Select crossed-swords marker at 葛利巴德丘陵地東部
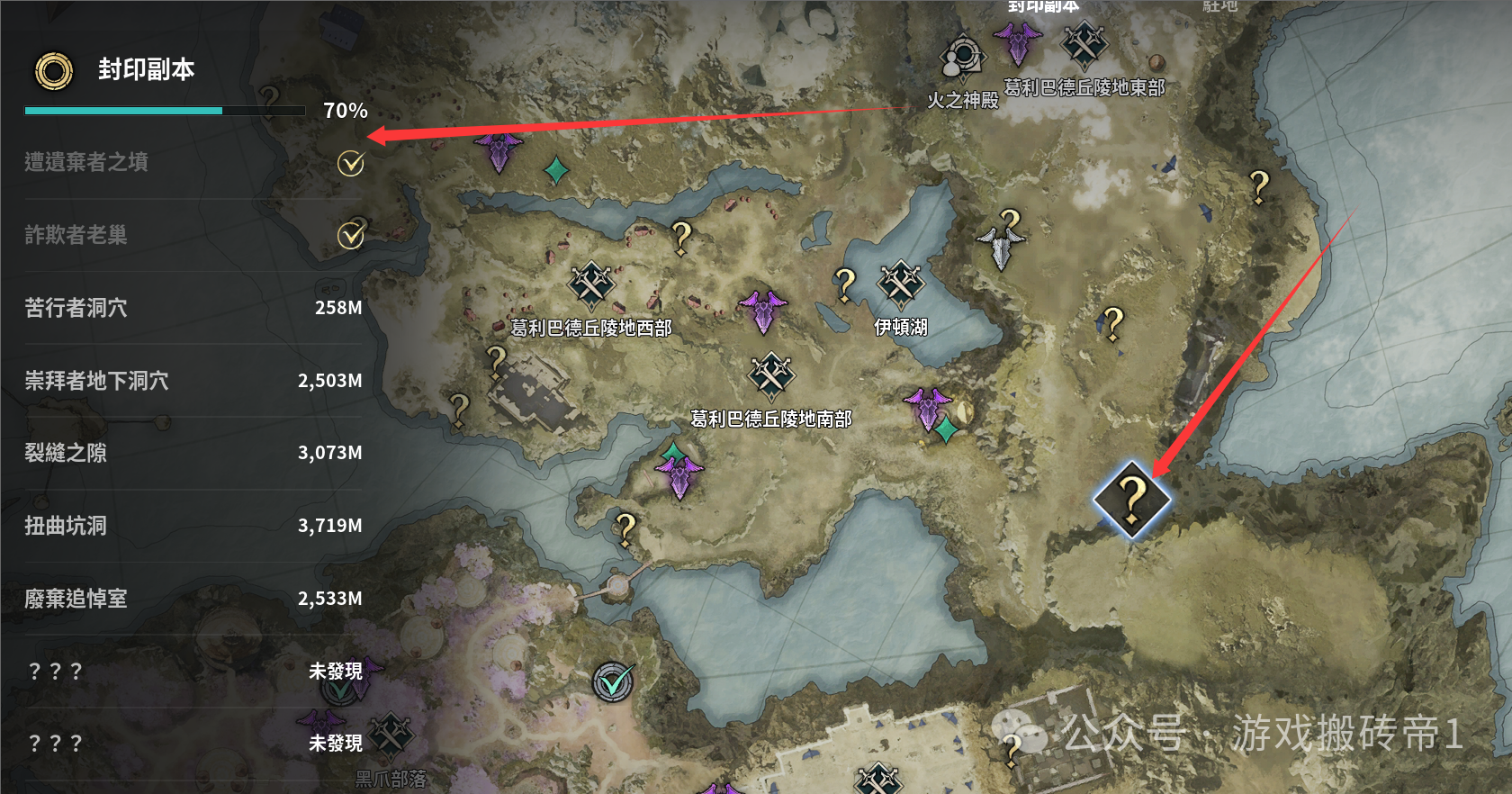 (1084, 43)
